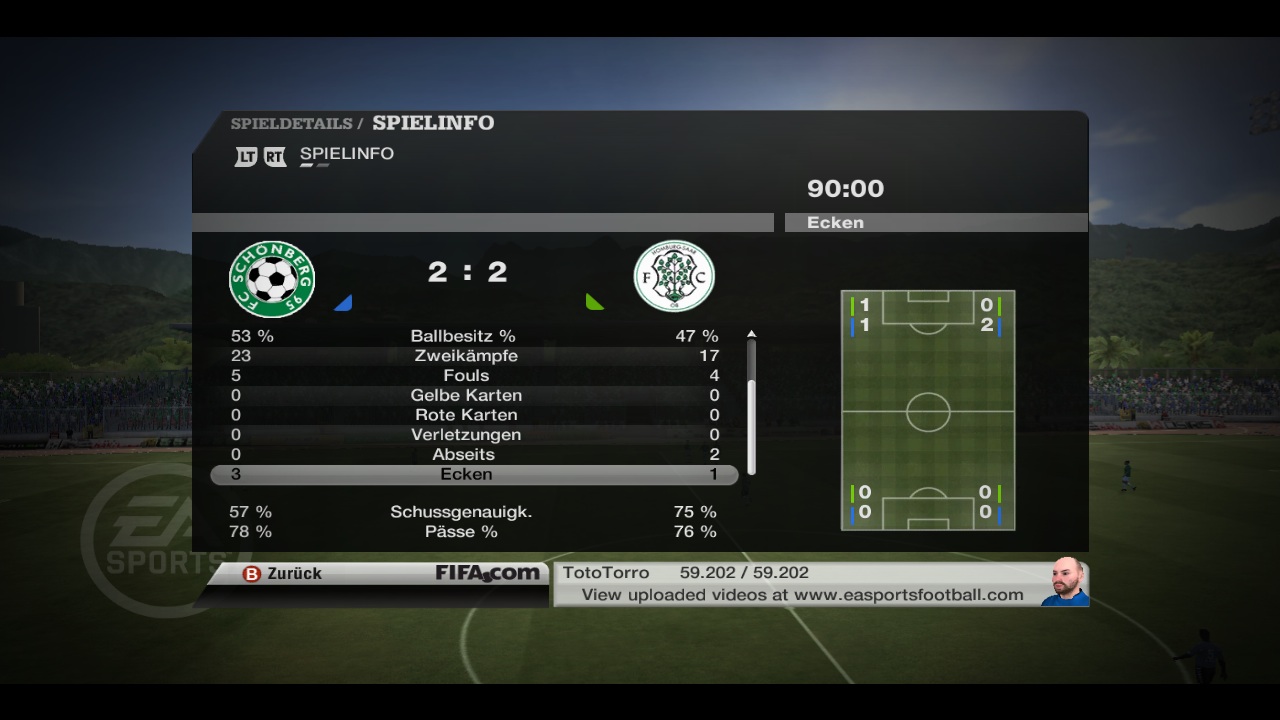Click the corner-kick pitch diagram
This screenshot has height=720, width=1280.
928,410
